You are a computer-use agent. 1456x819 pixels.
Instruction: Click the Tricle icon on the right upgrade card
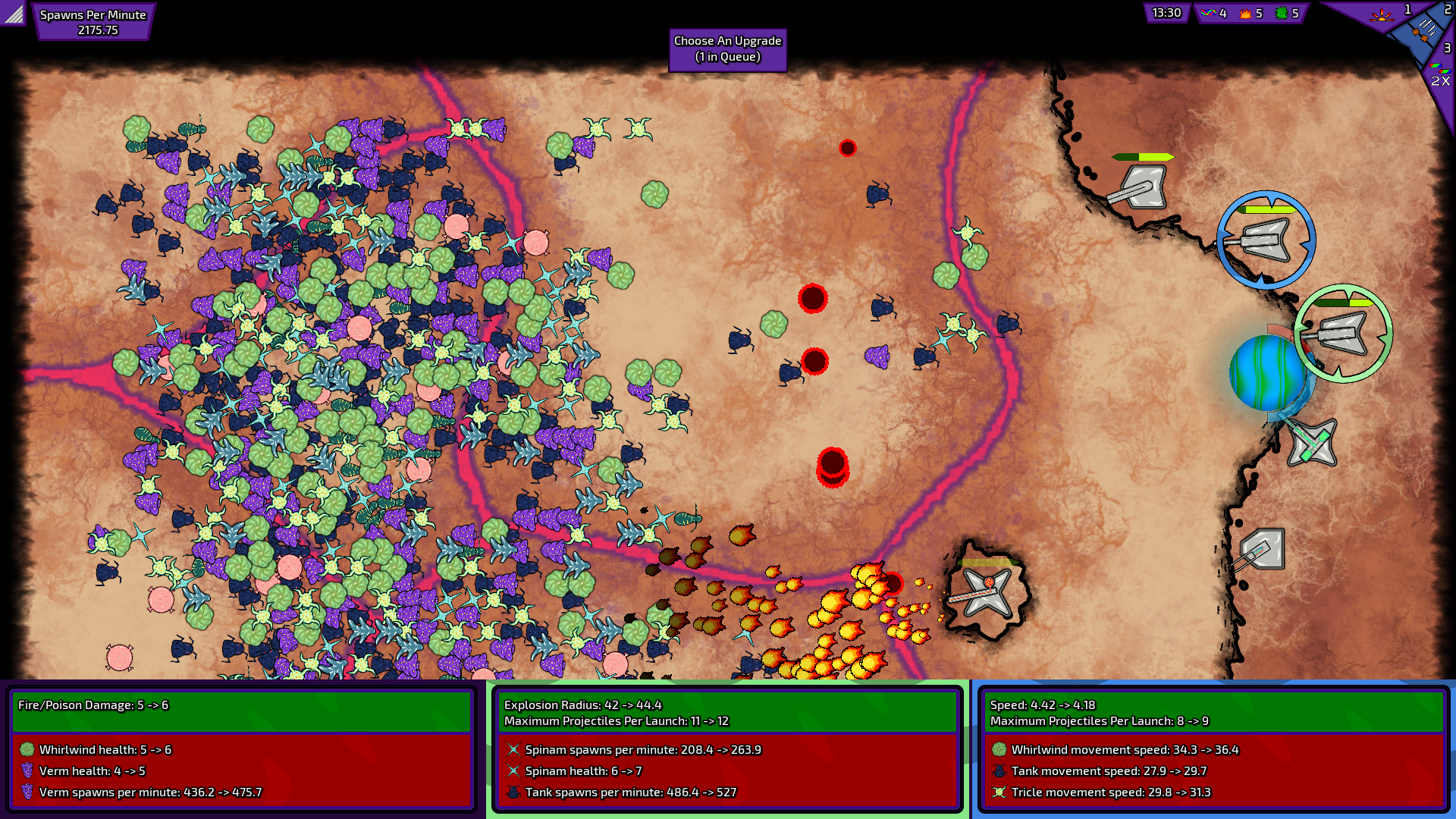click(x=999, y=792)
